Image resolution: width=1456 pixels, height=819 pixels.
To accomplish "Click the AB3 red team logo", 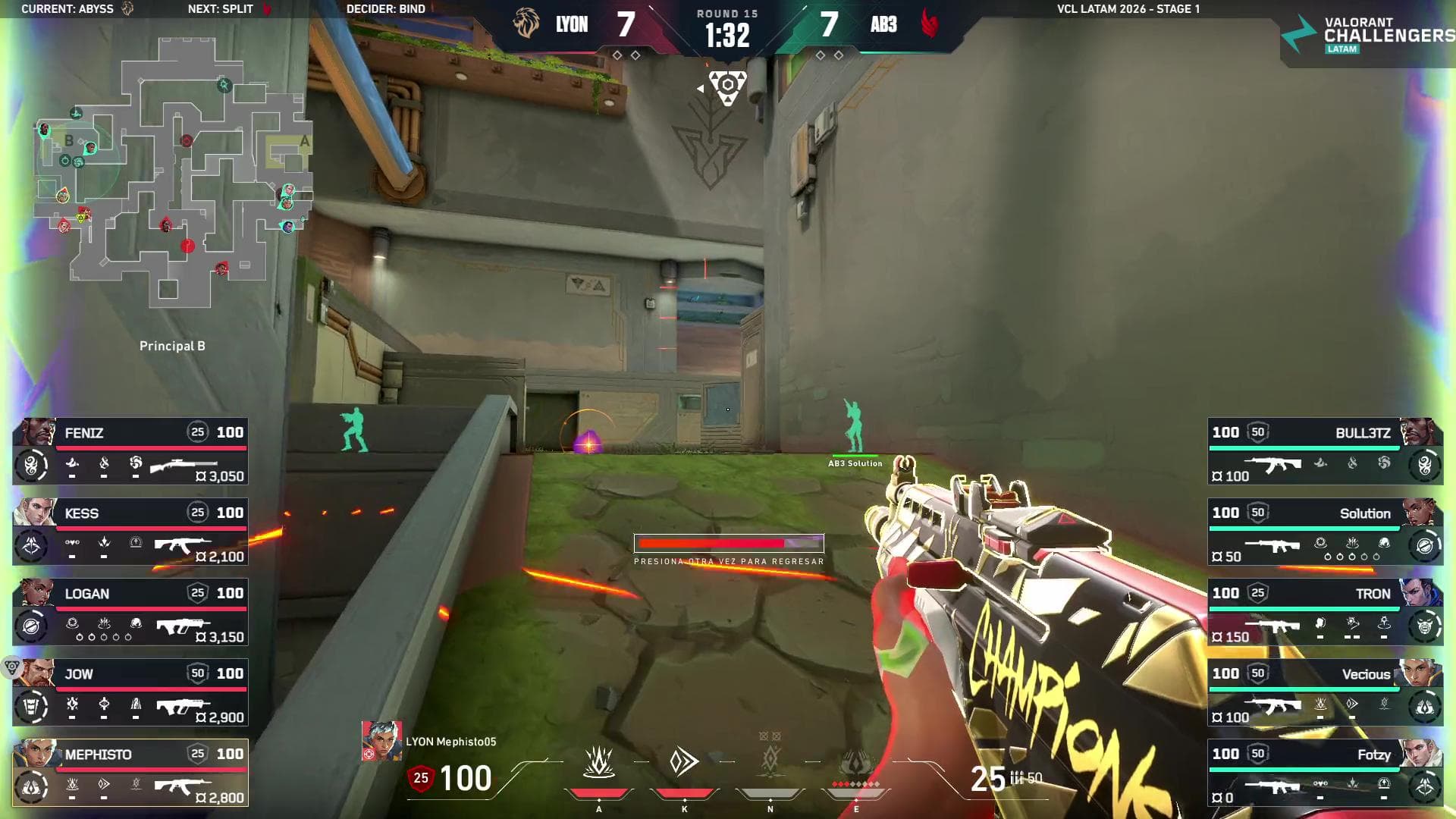I will click(930, 24).
